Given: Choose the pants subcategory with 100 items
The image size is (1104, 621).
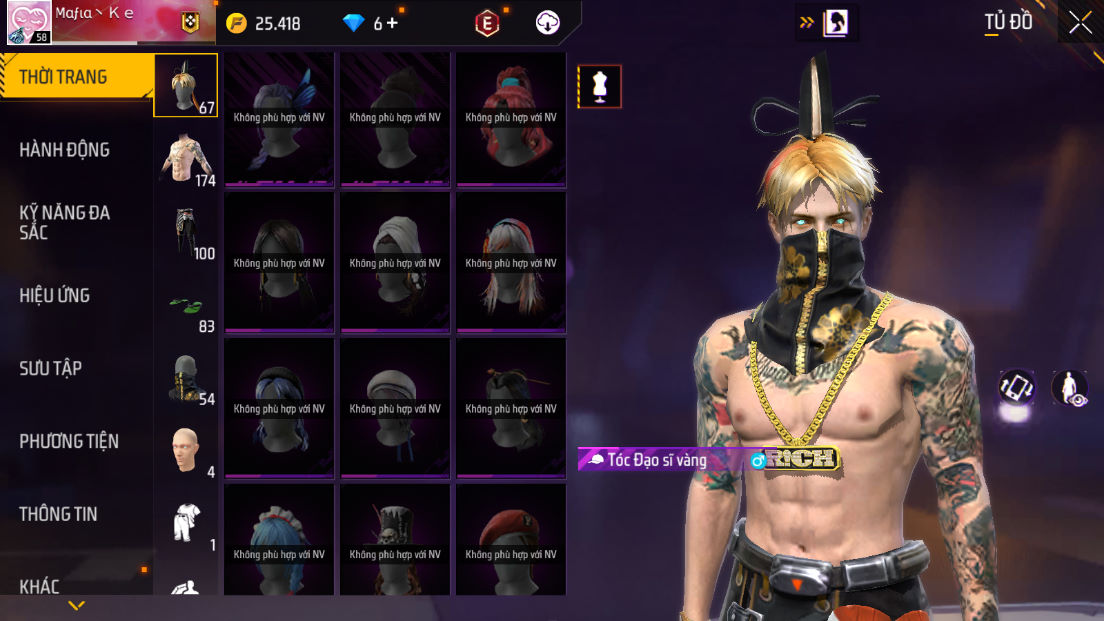Looking at the screenshot, I should click(x=186, y=232).
